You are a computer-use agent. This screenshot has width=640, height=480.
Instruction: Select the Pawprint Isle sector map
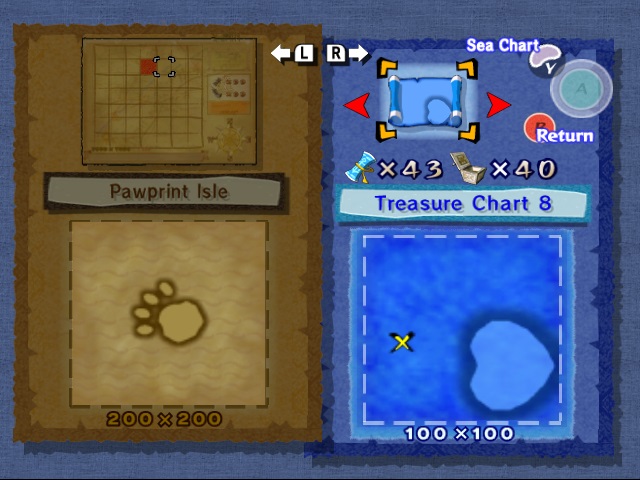pos(169,313)
